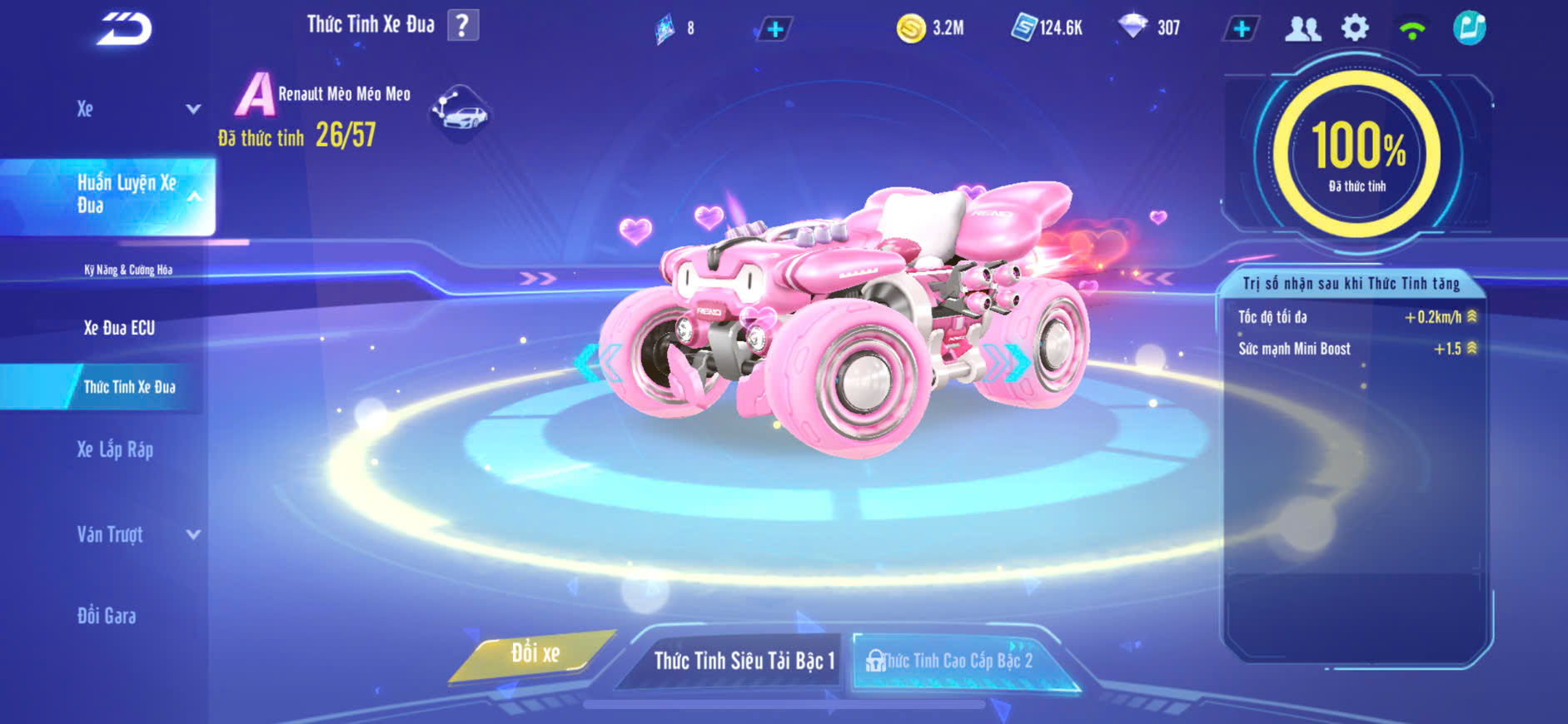Show next car with right arrow
The height and width of the screenshot is (724, 1568).
click(1014, 362)
